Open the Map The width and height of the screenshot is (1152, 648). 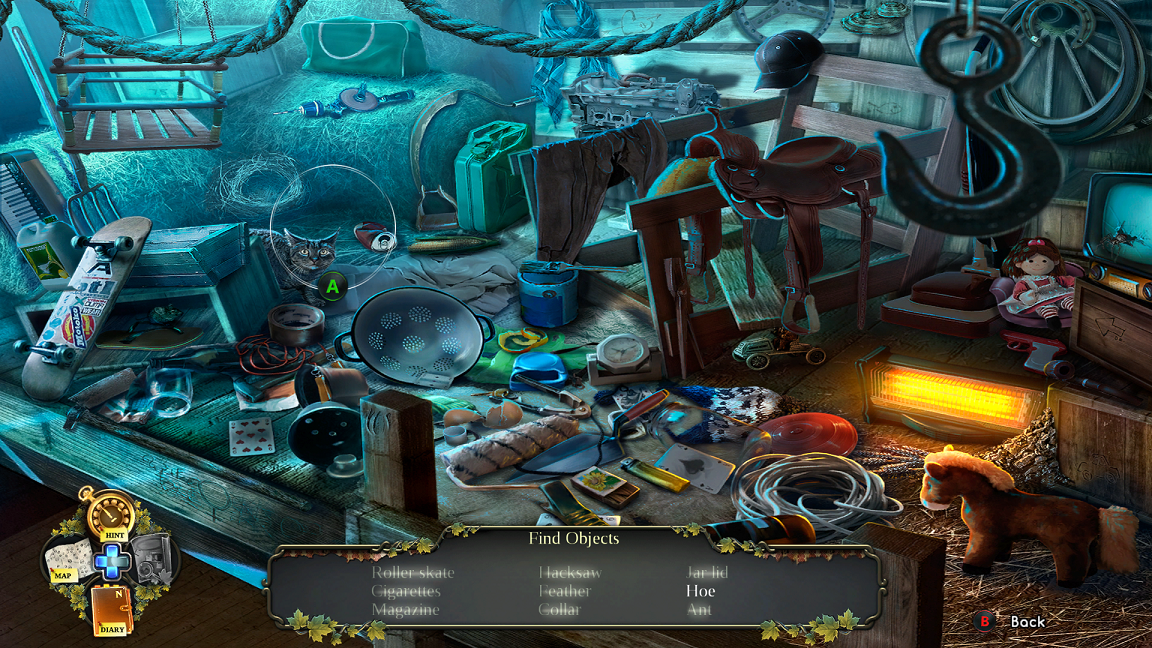(x=66, y=561)
